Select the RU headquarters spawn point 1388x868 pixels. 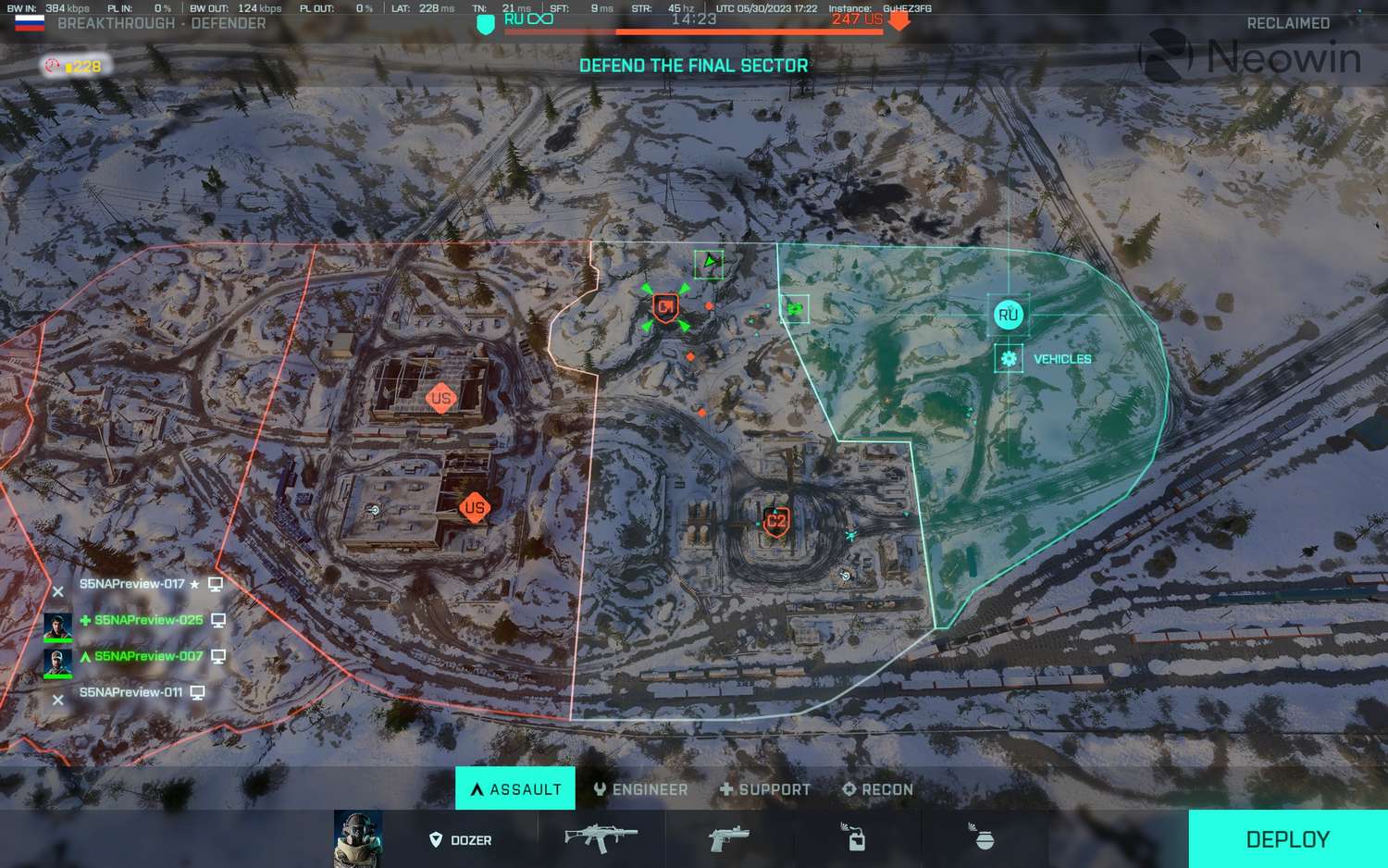pos(1008,315)
